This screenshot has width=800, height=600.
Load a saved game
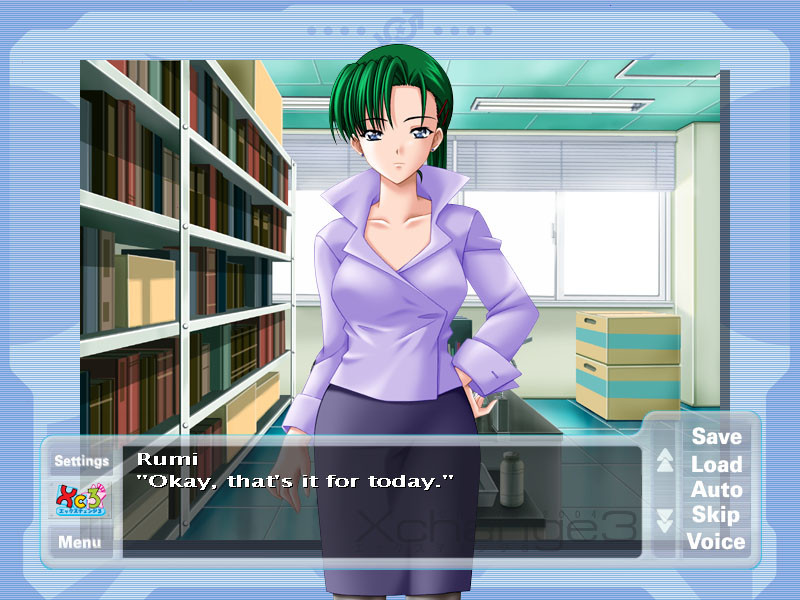(716, 464)
